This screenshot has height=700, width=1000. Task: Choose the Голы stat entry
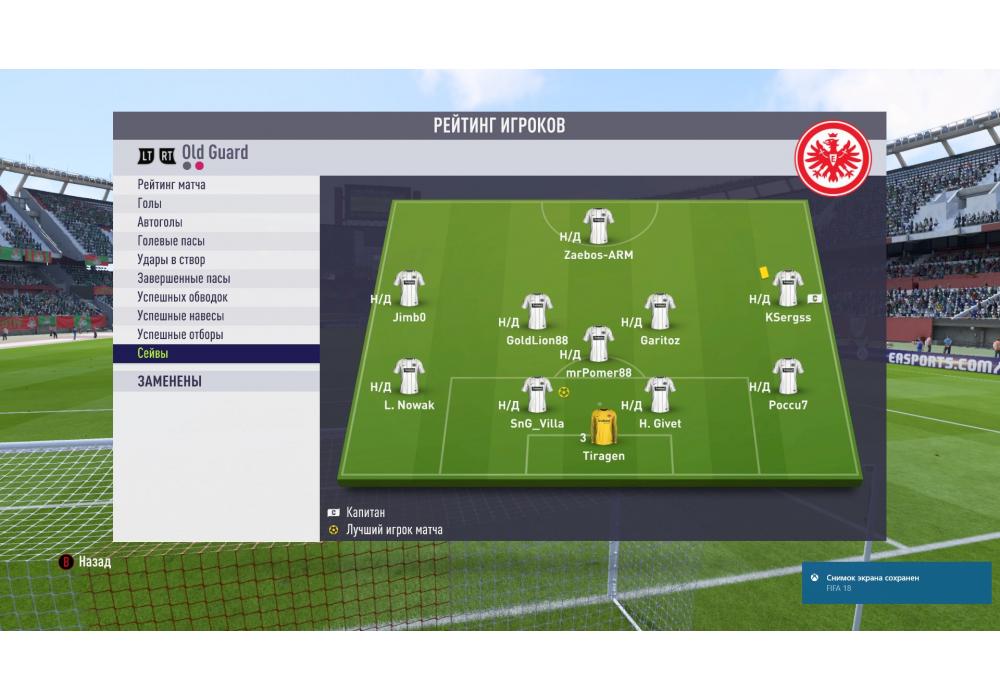(150, 204)
